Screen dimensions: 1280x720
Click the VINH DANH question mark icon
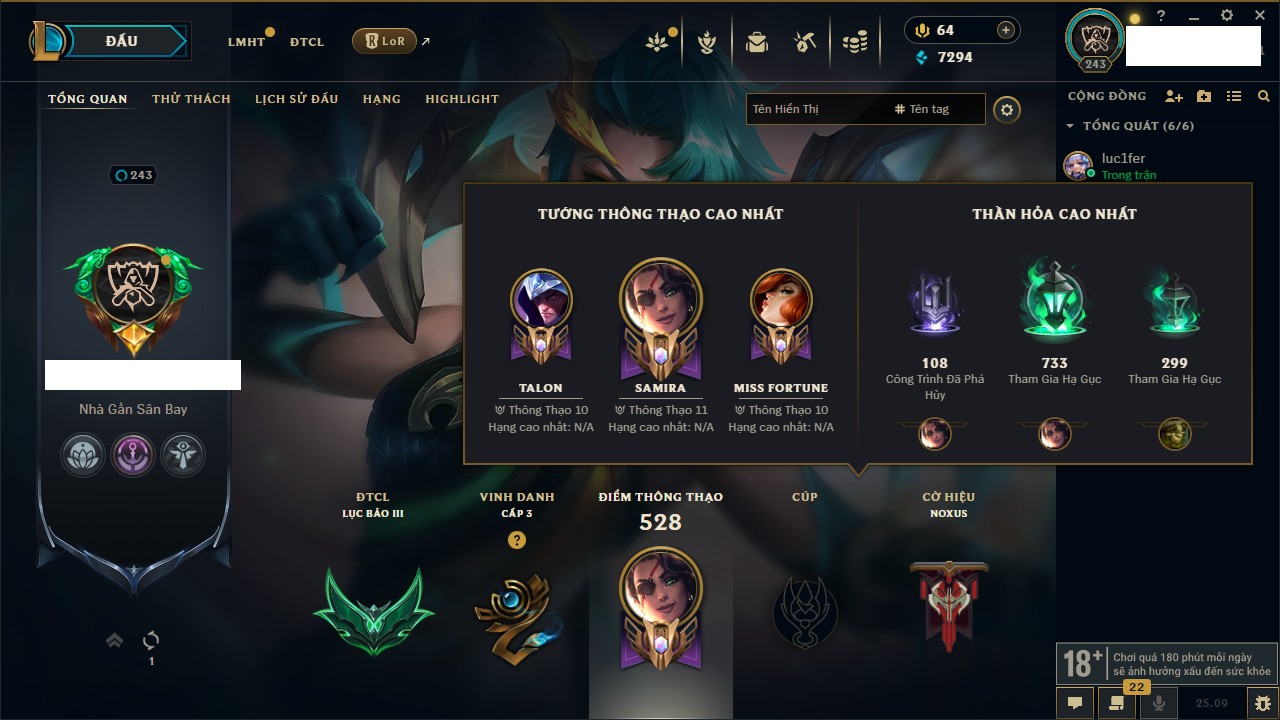(x=516, y=540)
